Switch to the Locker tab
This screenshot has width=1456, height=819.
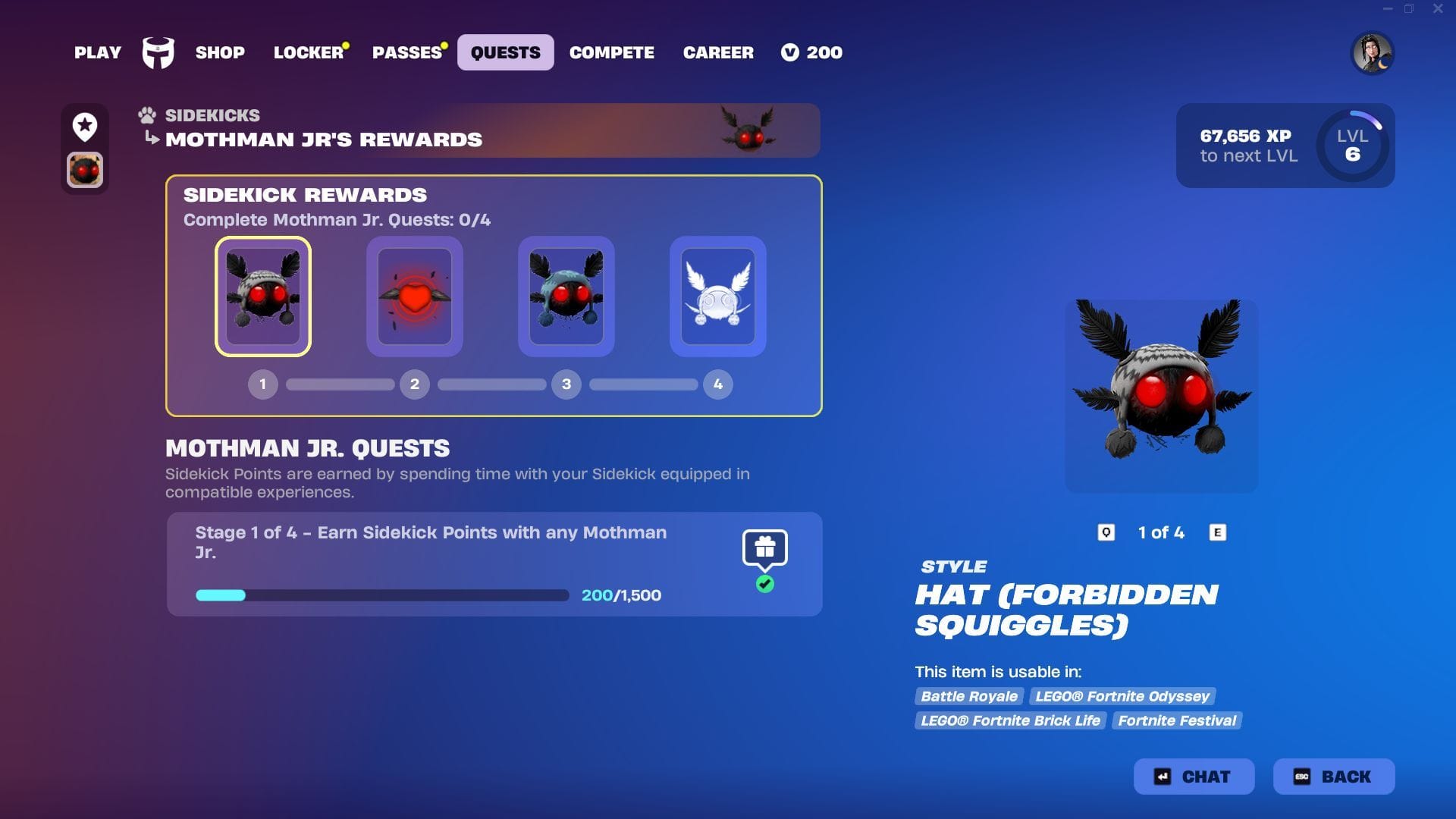pos(309,52)
